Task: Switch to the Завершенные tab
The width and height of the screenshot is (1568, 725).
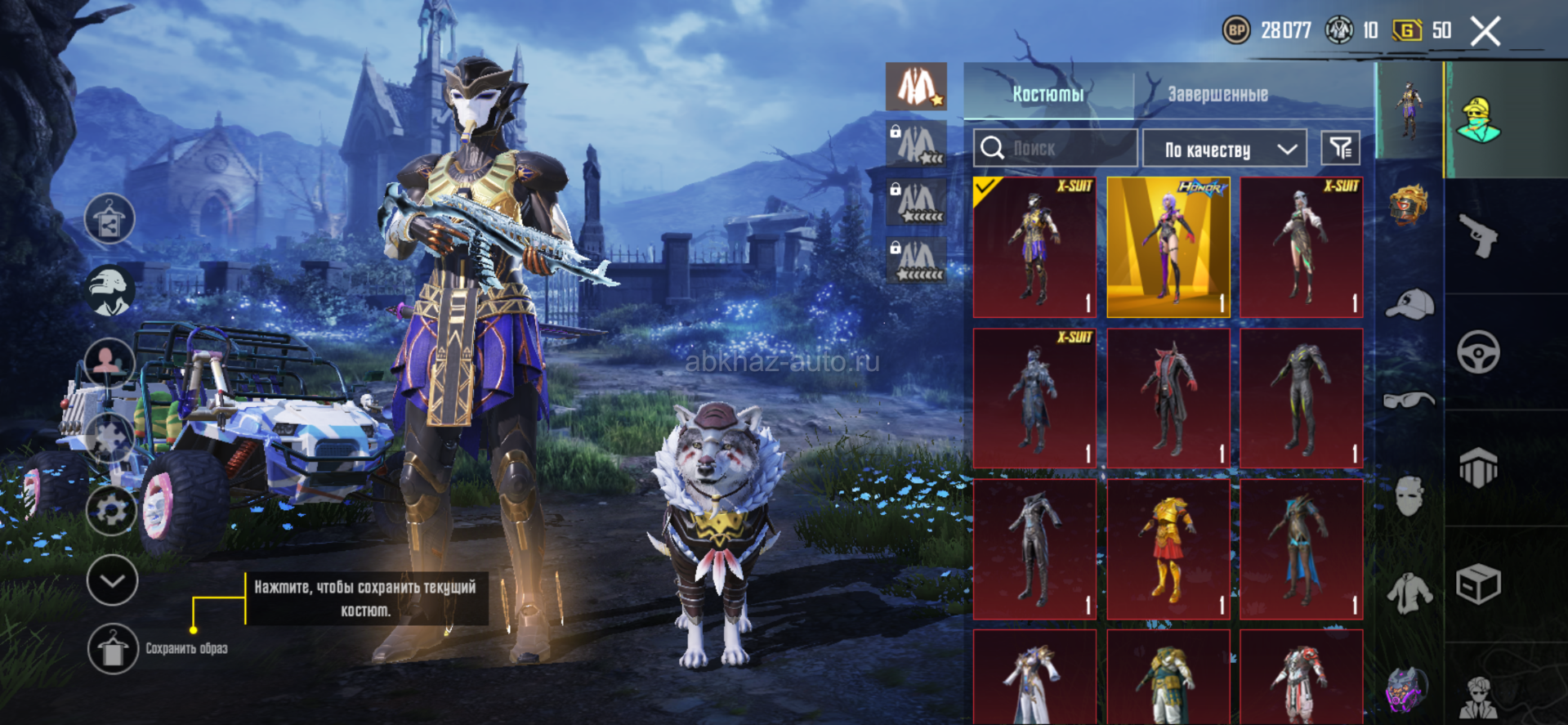Action: tap(1217, 94)
